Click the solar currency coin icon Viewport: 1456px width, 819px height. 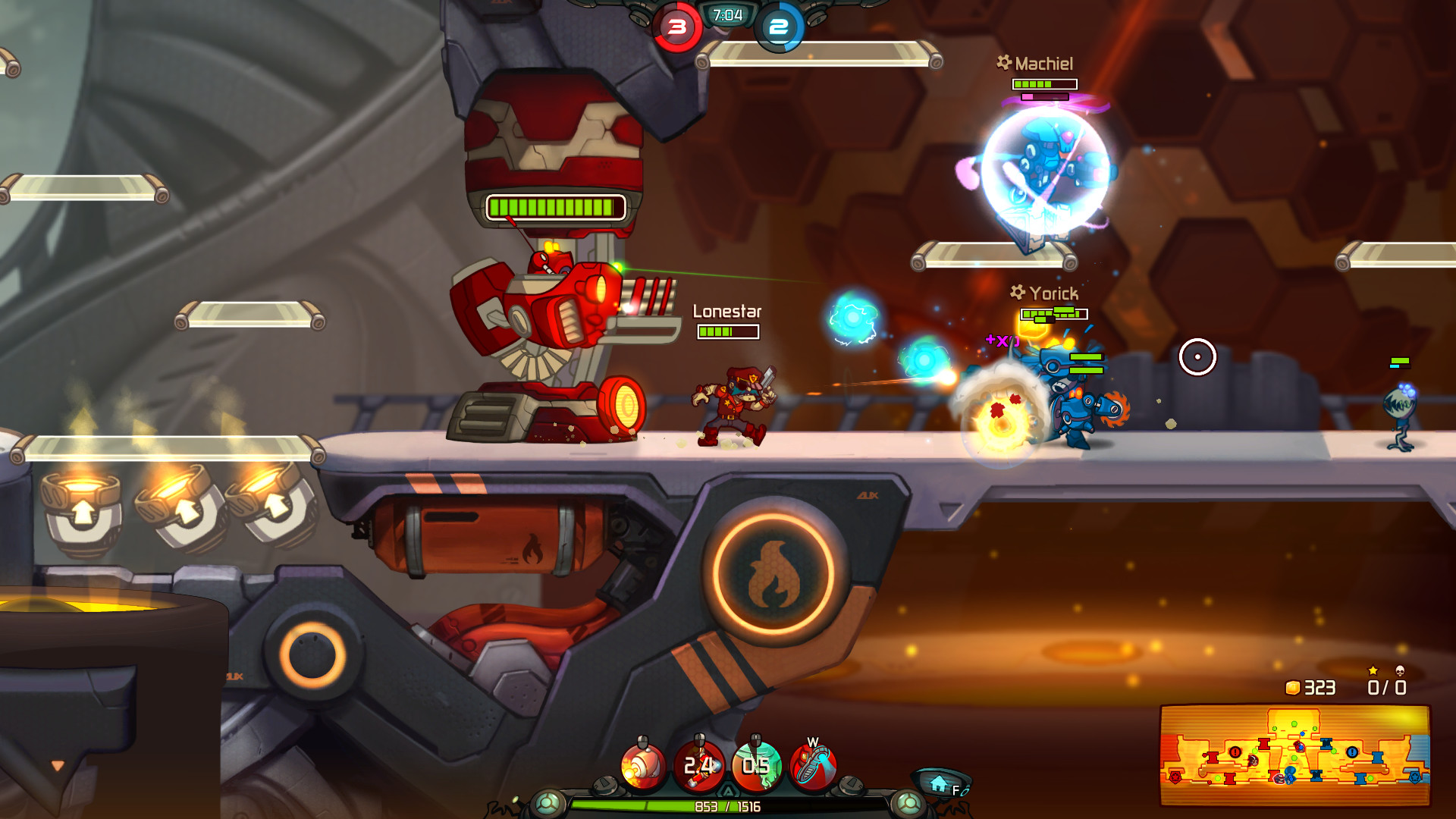tap(1292, 686)
